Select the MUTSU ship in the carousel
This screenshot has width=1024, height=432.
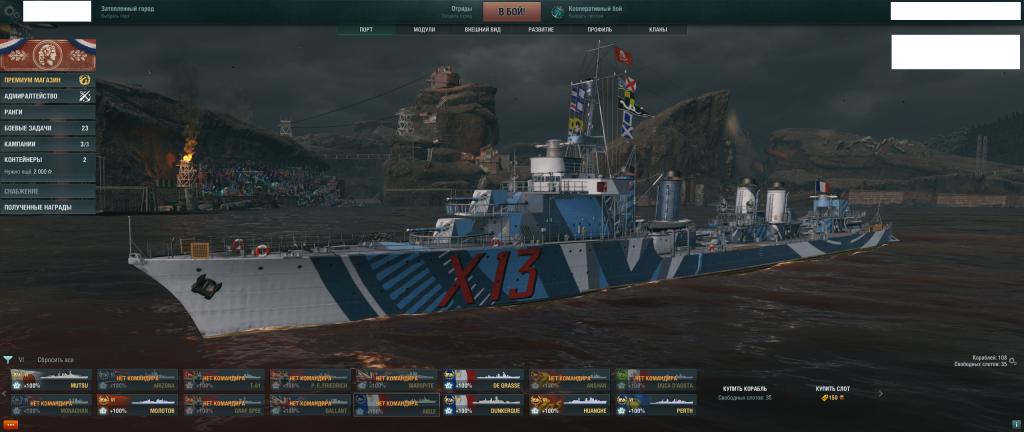(x=51, y=380)
